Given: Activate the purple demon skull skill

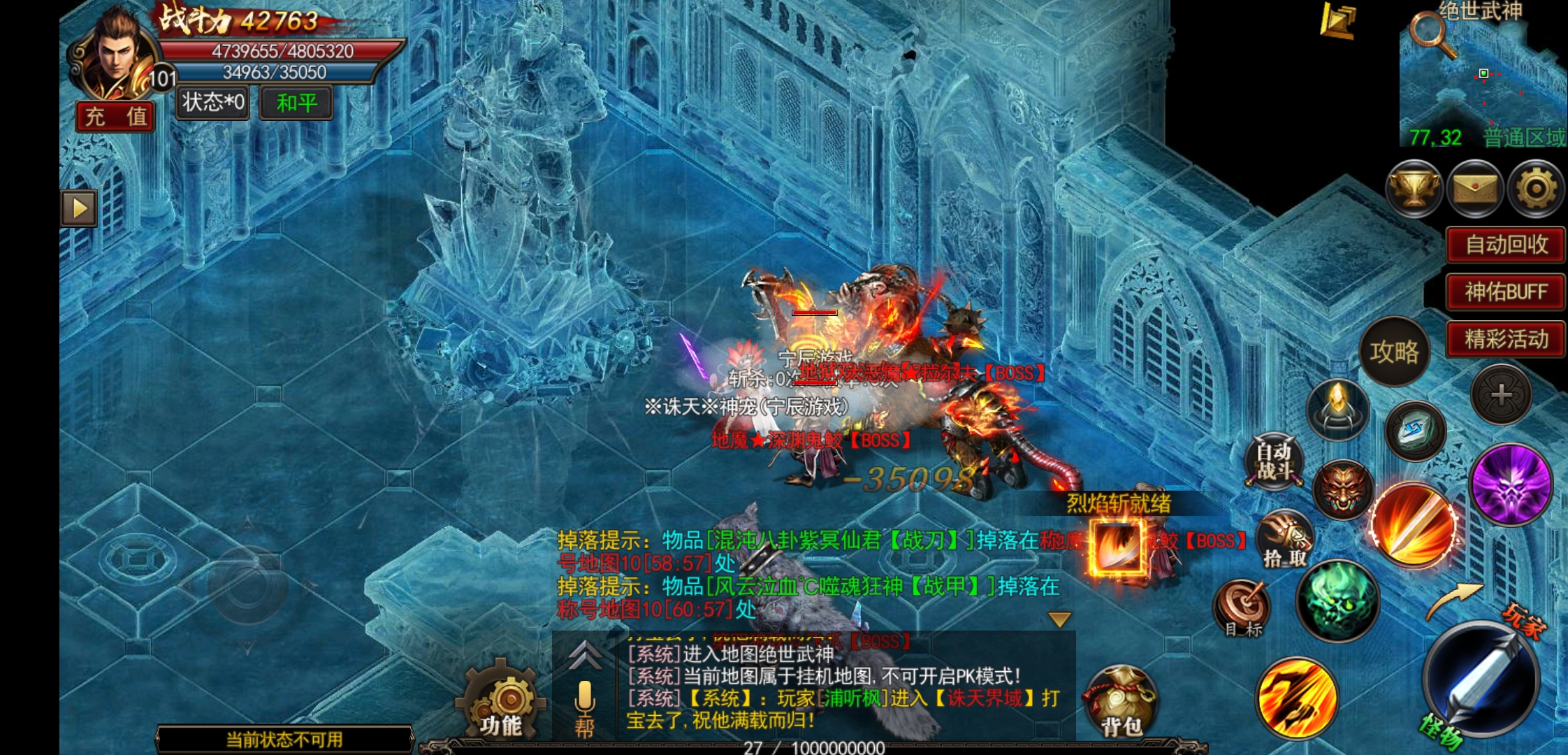Looking at the screenshot, I should click(x=1510, y=484).
